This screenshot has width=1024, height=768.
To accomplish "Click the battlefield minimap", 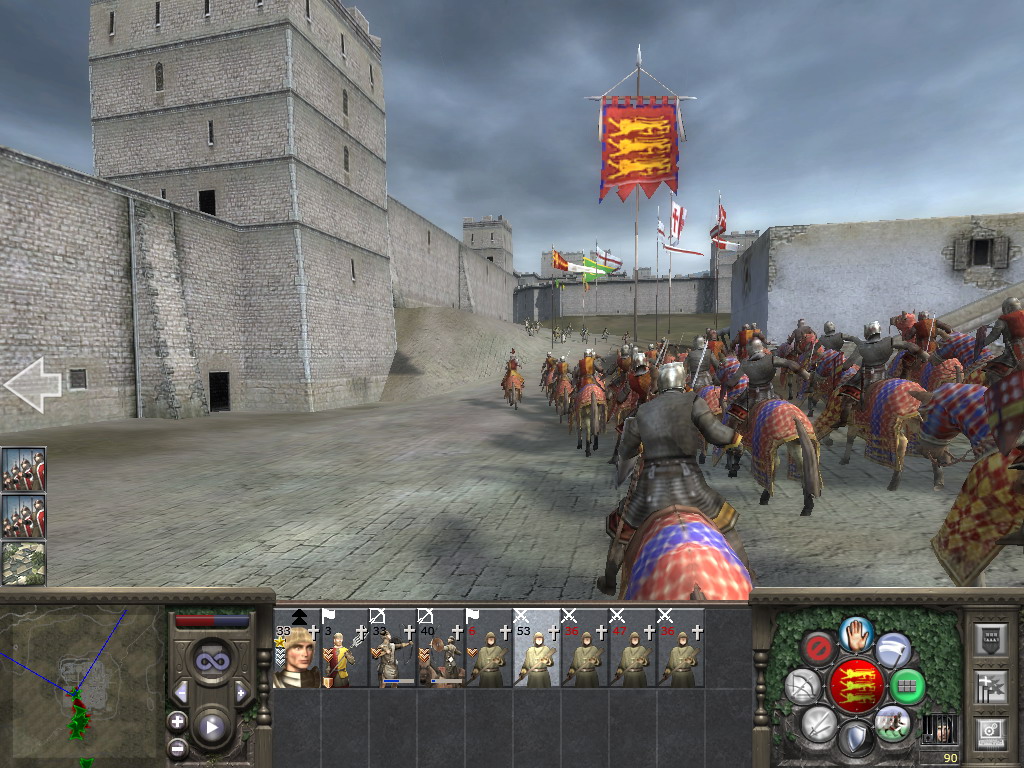I will coord(82,680).
